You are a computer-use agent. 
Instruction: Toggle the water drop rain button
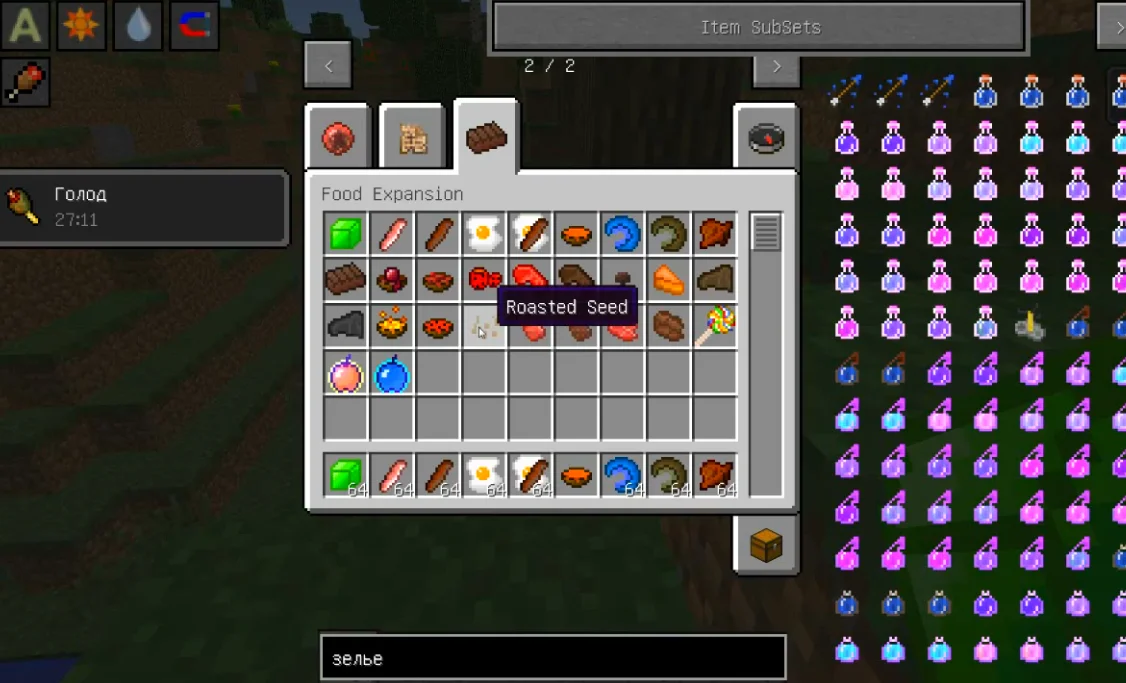(x=138, y=26)
